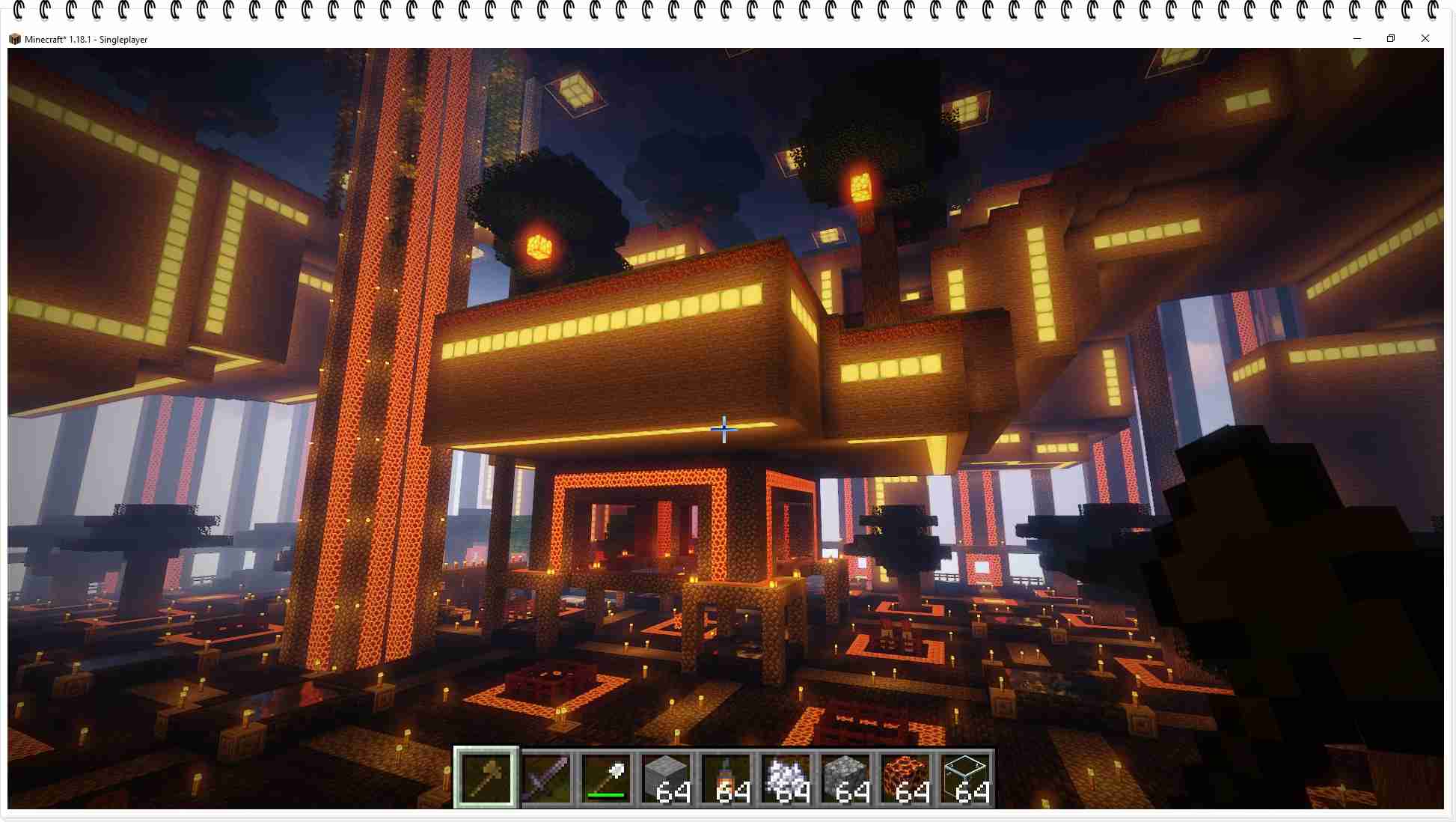Minimize the Minecraft window
This screenshot has height=822, width=1456.
[1357, 39]
